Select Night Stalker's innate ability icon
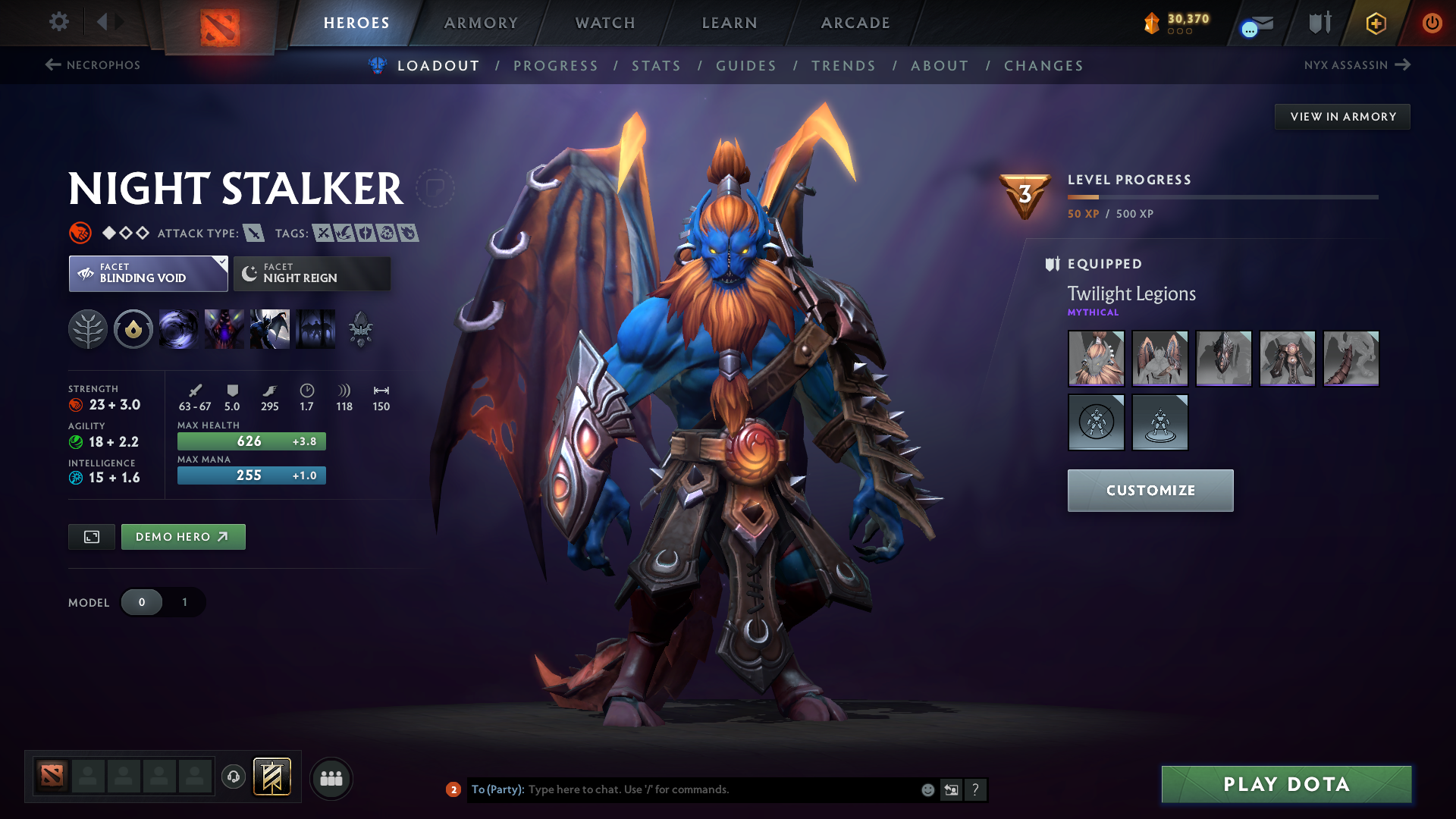This screenshot has height=819, width=1456. click(x=133, y=329)
